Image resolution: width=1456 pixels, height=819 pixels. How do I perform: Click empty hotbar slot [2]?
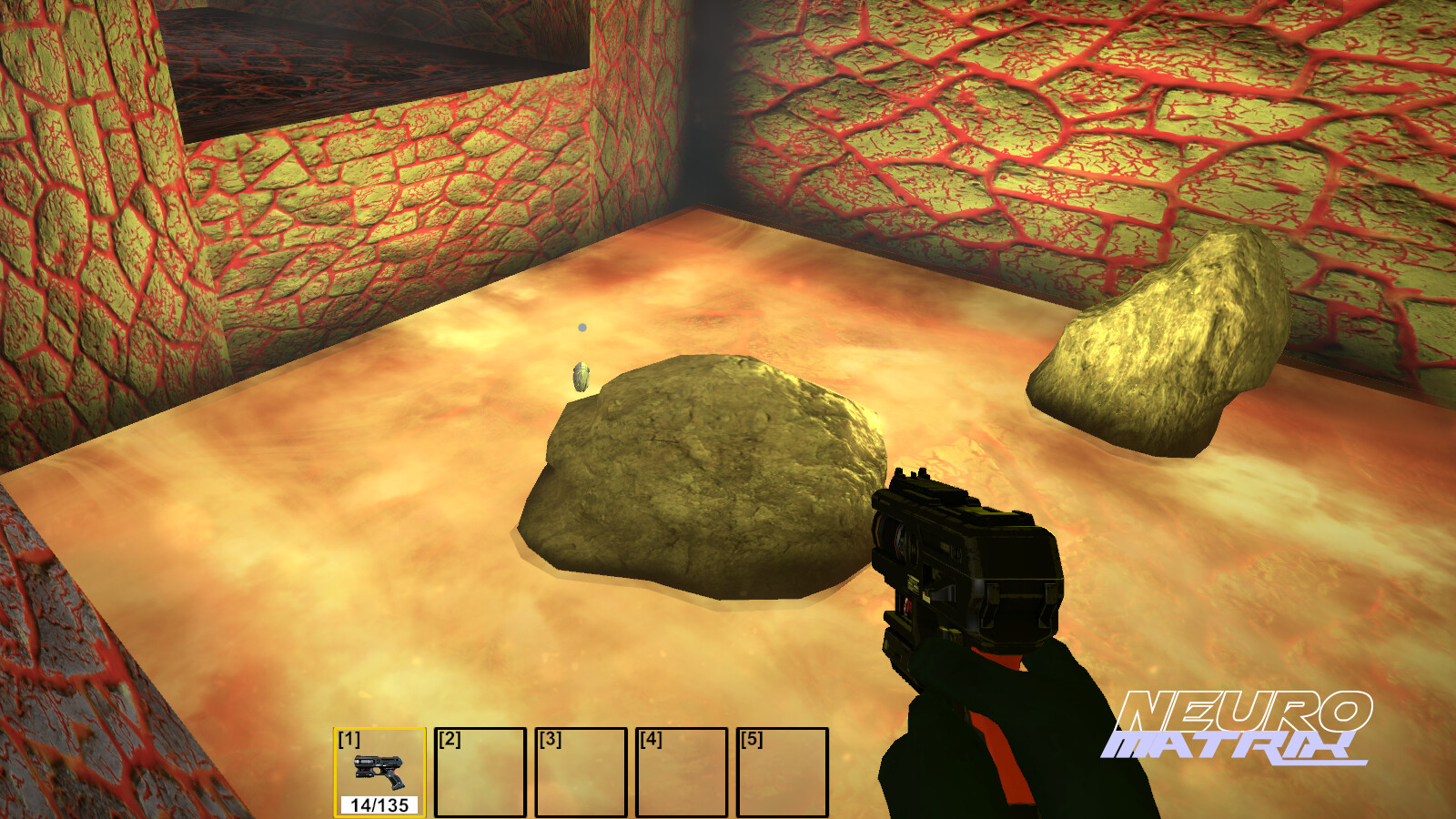(482, 773)
